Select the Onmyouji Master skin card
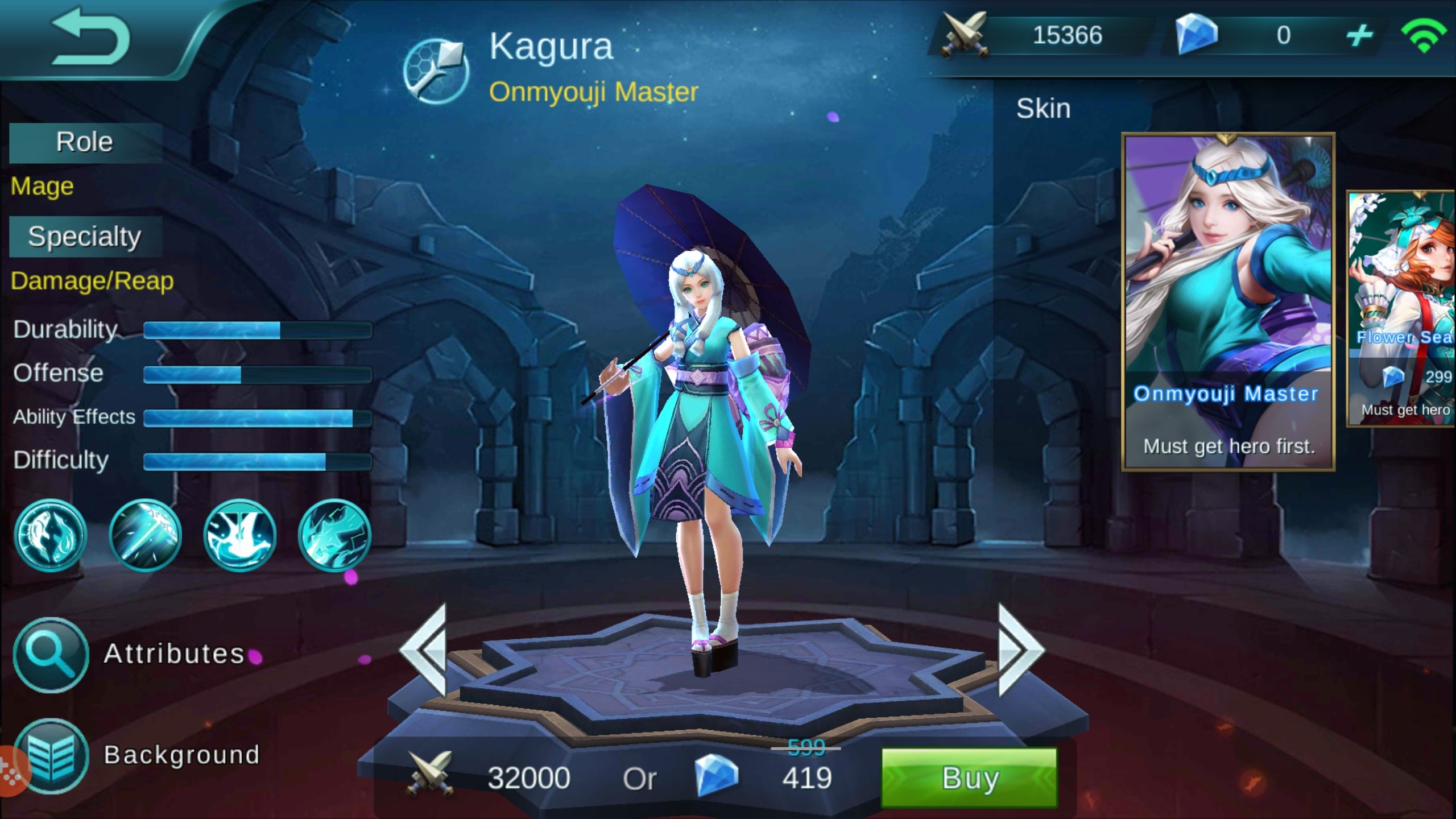1456x819 pixels. click(1227, 301)
